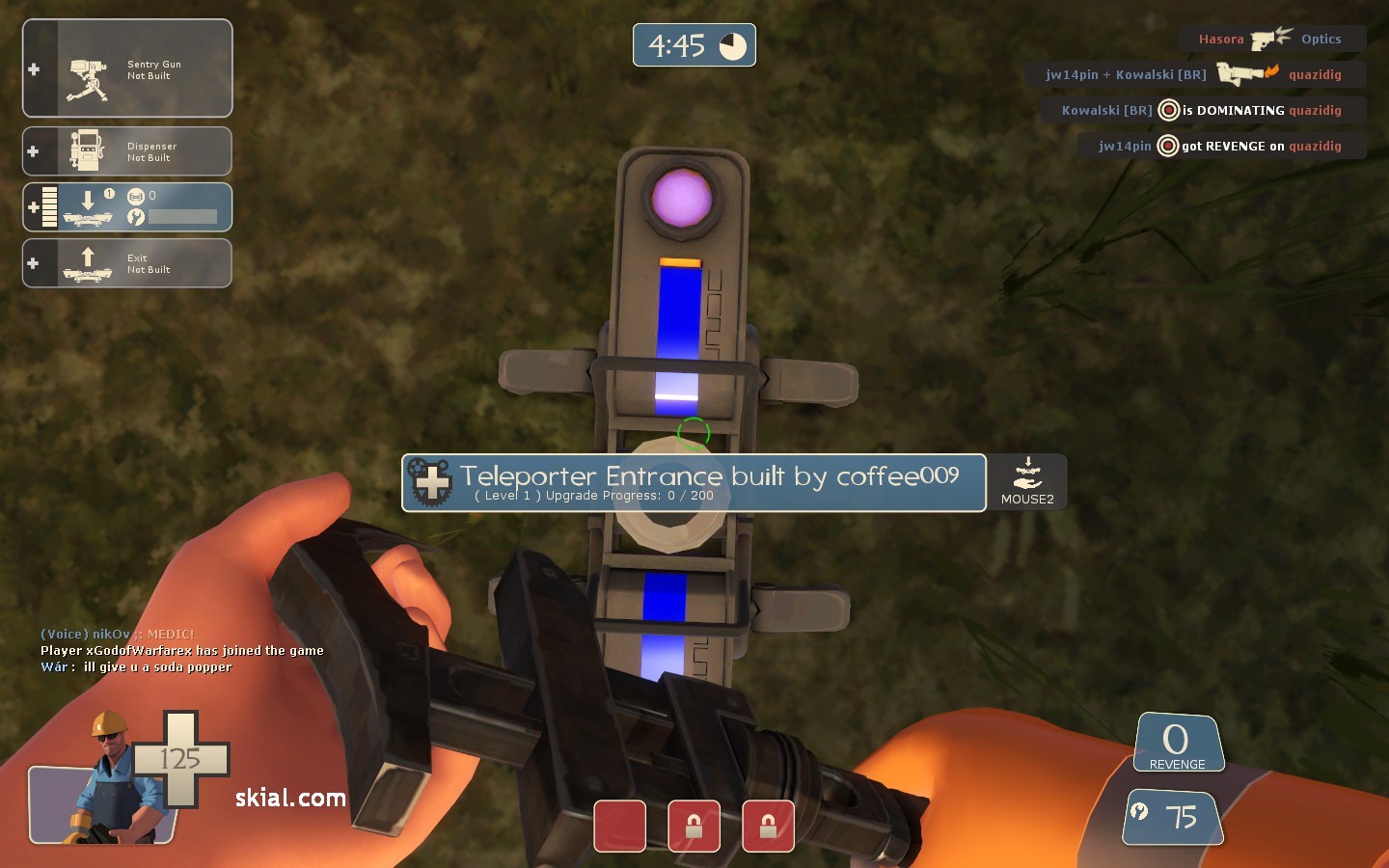This screenshot has width=1389, height=868.
Task: Click the Teleporter Entrance icon with the down arrow
Action: click(x=87, y=205)
